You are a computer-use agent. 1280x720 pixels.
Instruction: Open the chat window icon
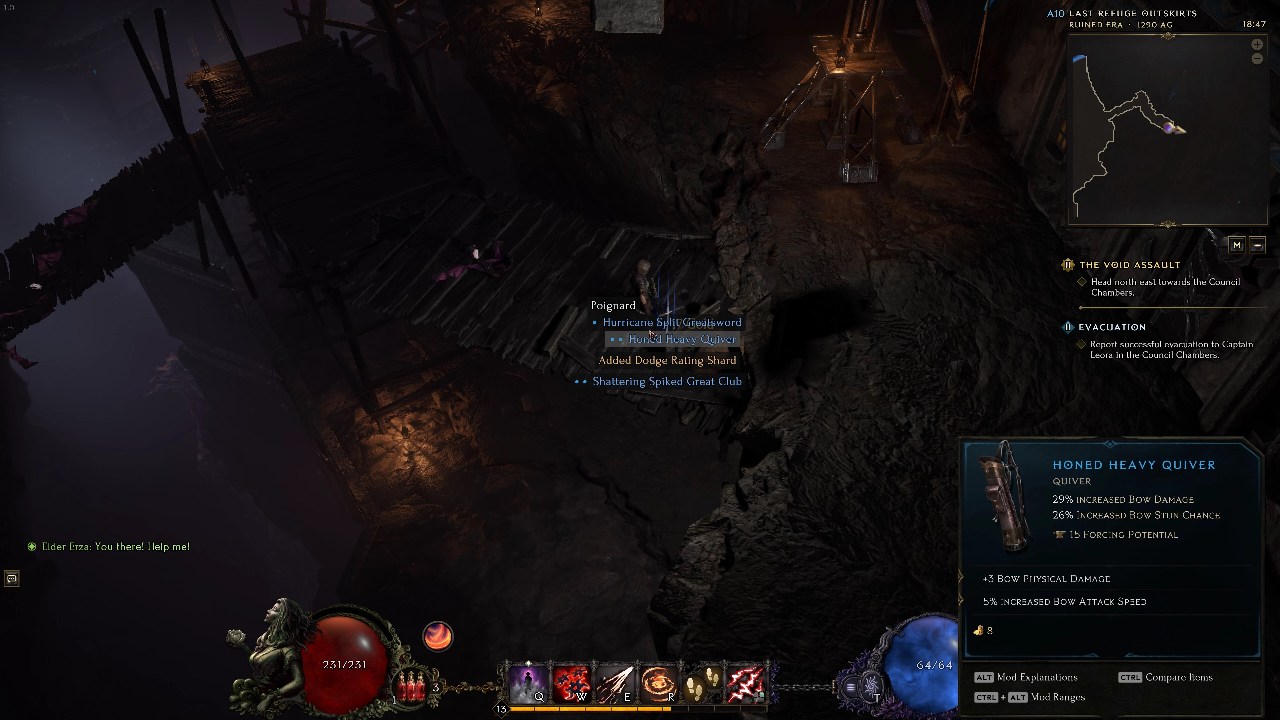11,578
